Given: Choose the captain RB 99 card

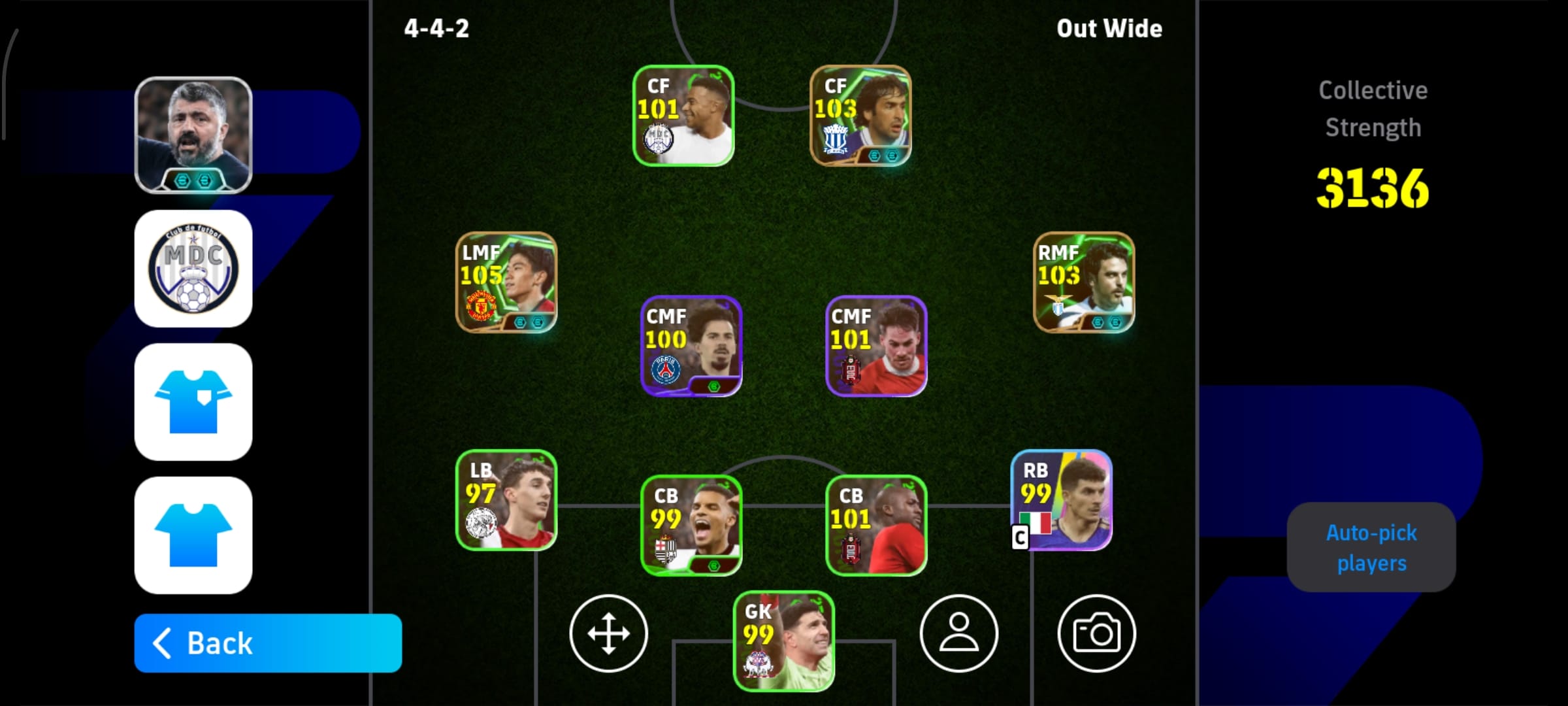Looking at the screenshot, I should pos(1062,500).
